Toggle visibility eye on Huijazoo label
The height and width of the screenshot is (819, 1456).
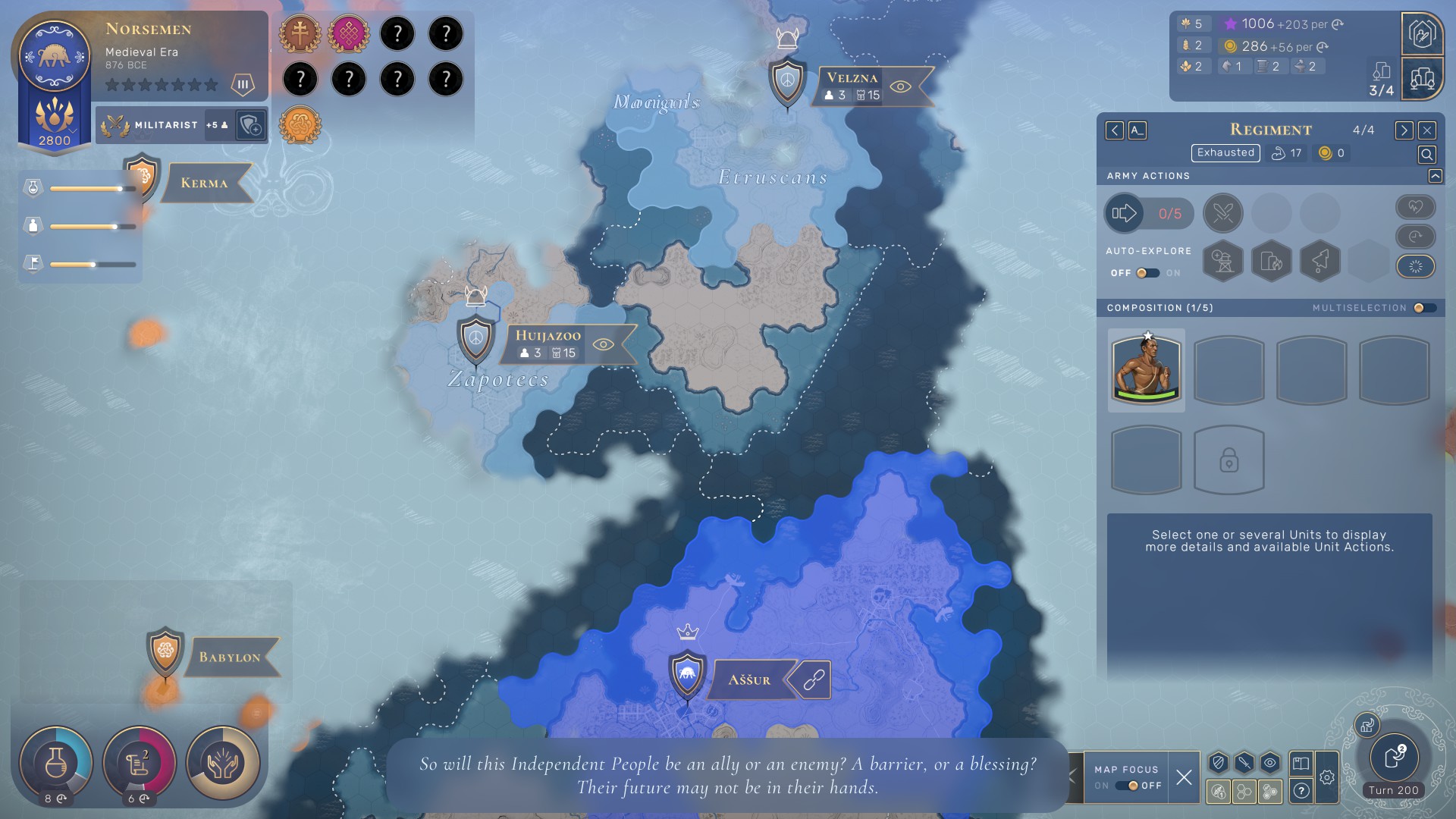coord(604,345)
